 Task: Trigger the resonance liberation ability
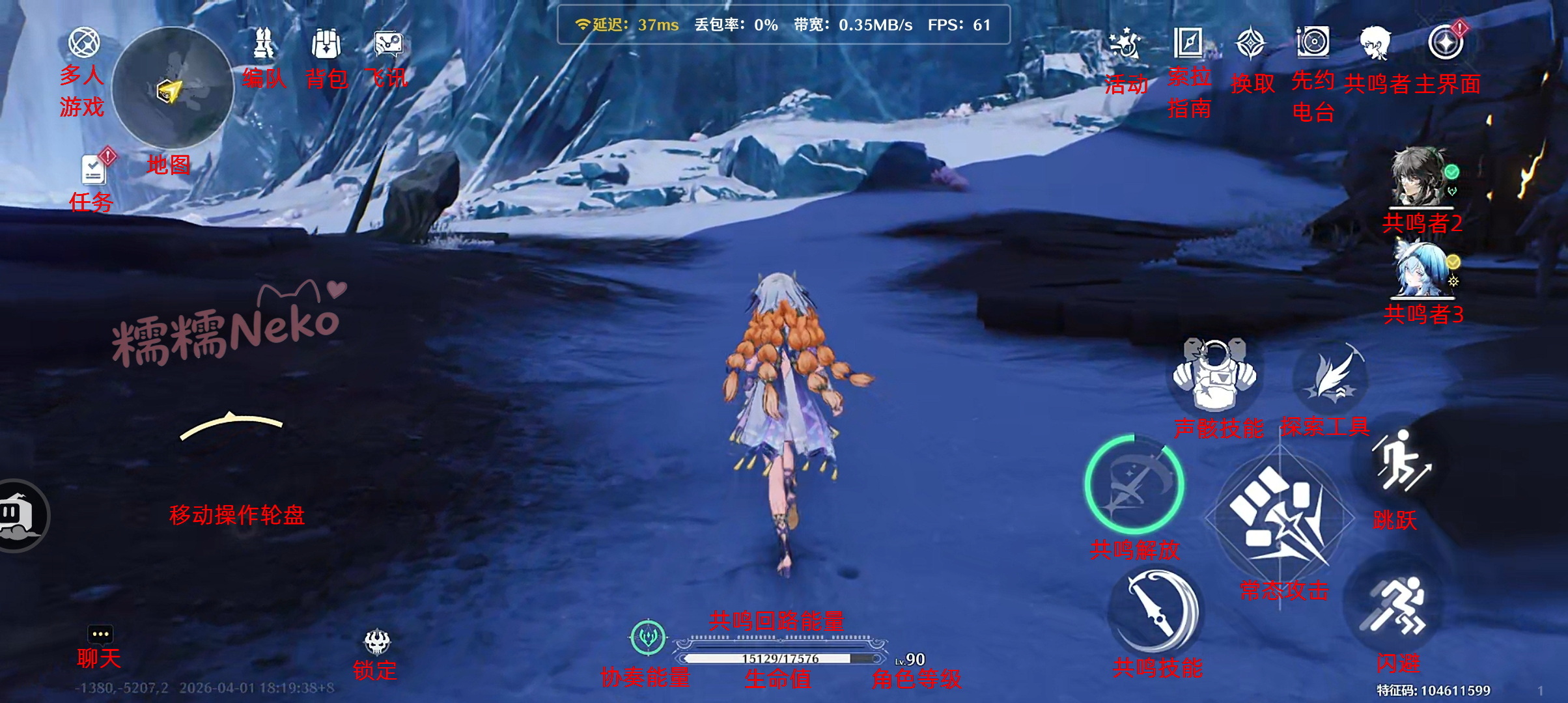point(1134,485)
